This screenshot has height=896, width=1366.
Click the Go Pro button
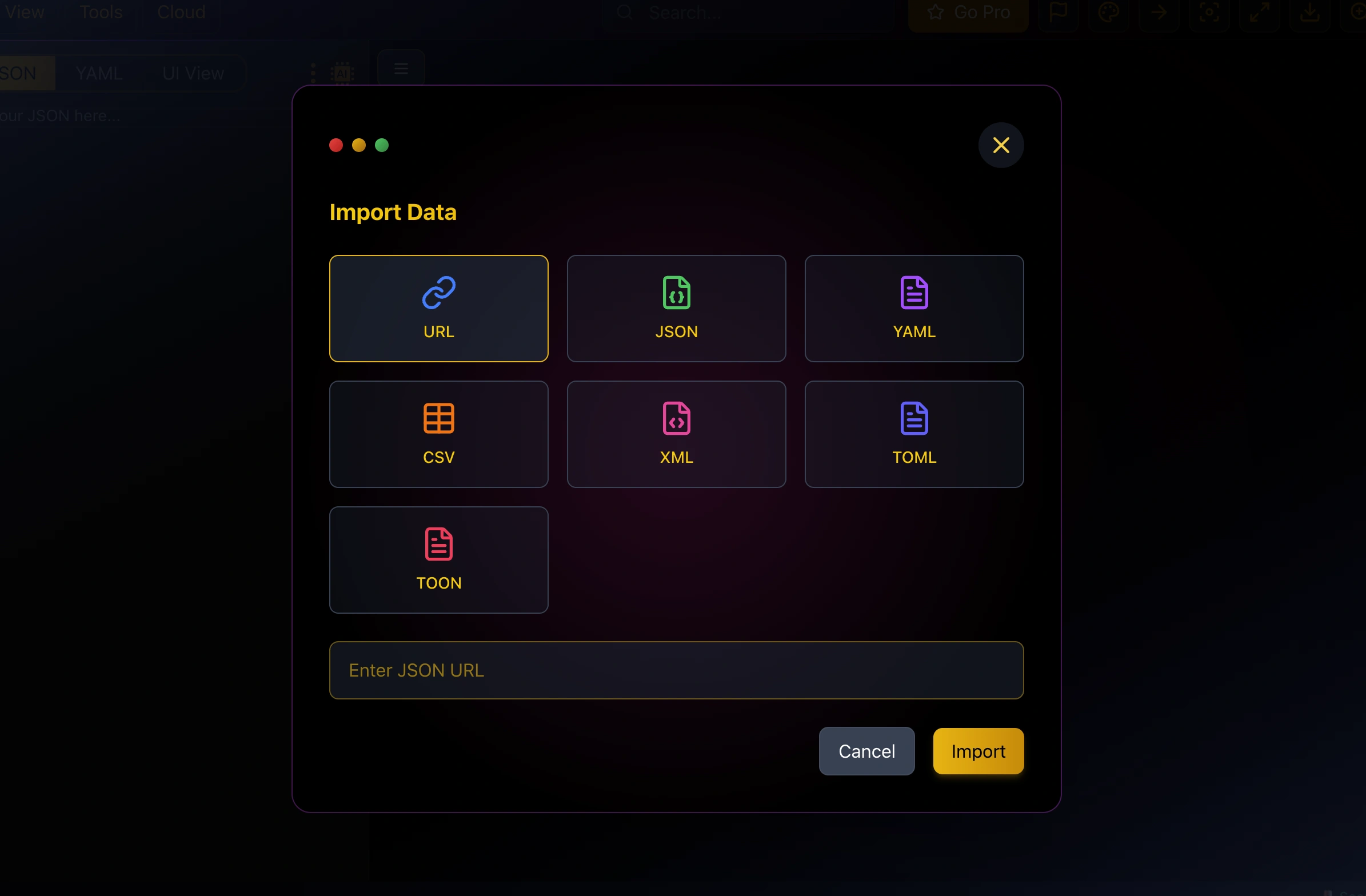tap(968, 13)
